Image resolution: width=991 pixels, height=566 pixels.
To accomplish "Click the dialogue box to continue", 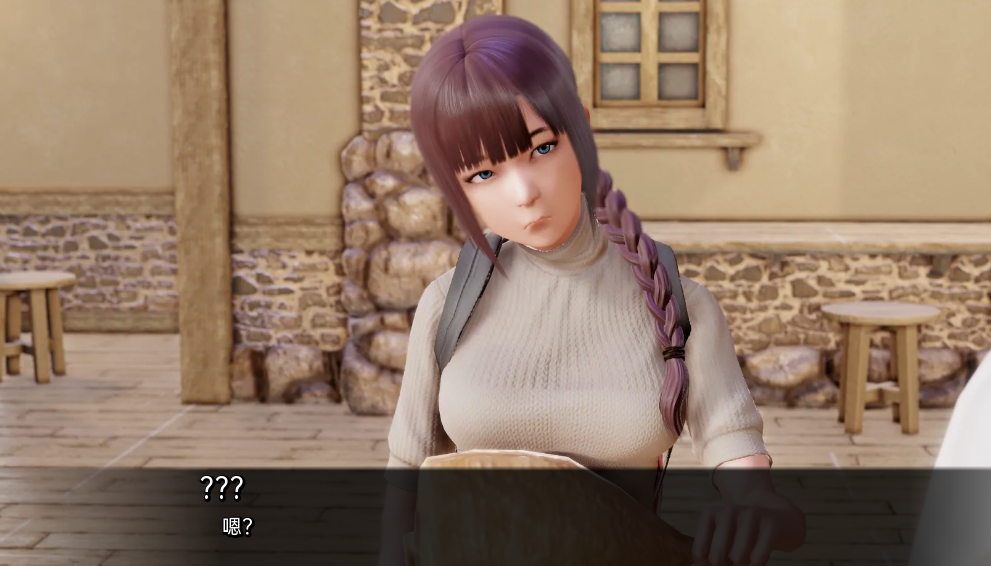I will click(x=495, y=516).
